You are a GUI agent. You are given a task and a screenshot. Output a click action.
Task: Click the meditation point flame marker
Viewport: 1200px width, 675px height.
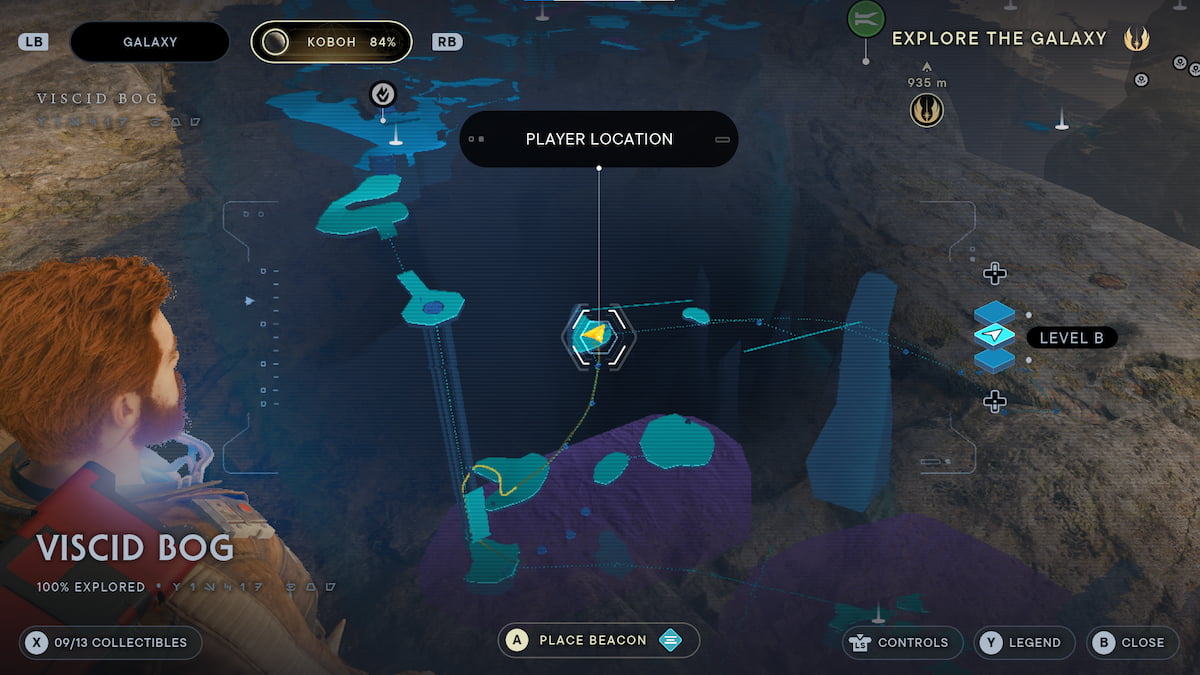pyautogui.click(x=383, y=94)
